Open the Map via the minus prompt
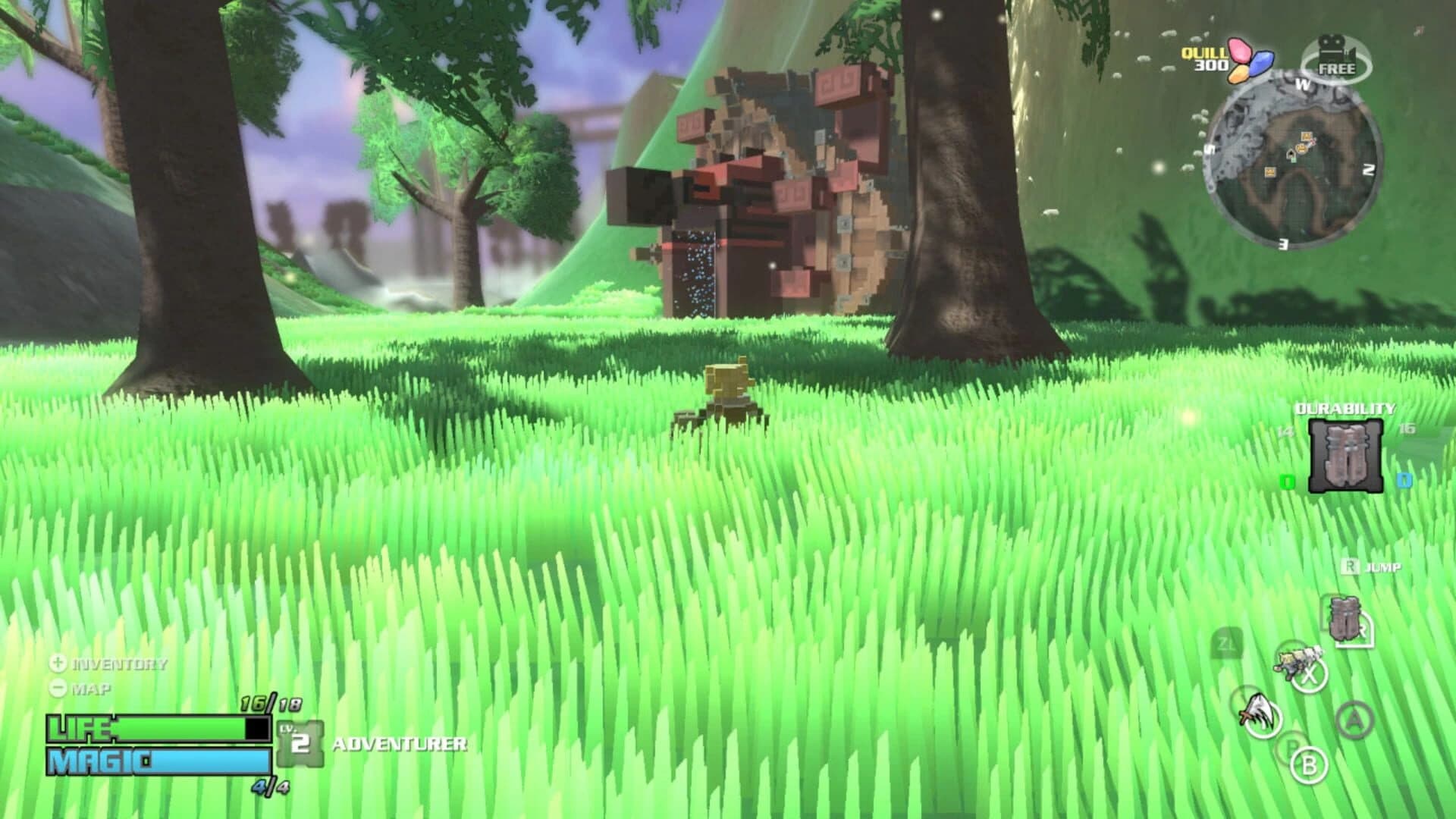1456x819 pixels. 56,689
